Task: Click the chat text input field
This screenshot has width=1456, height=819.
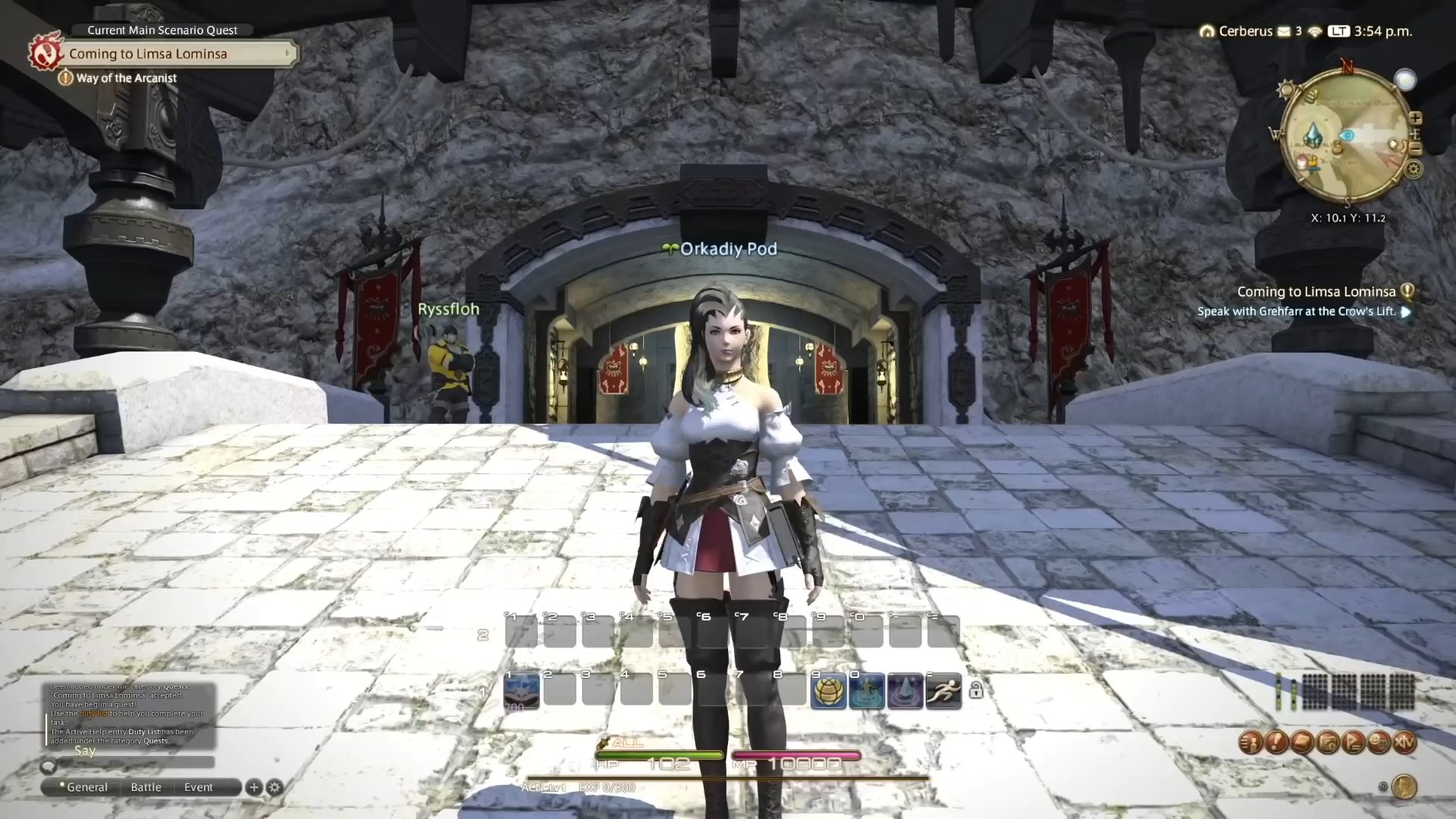Action: [x=136, y=763]
